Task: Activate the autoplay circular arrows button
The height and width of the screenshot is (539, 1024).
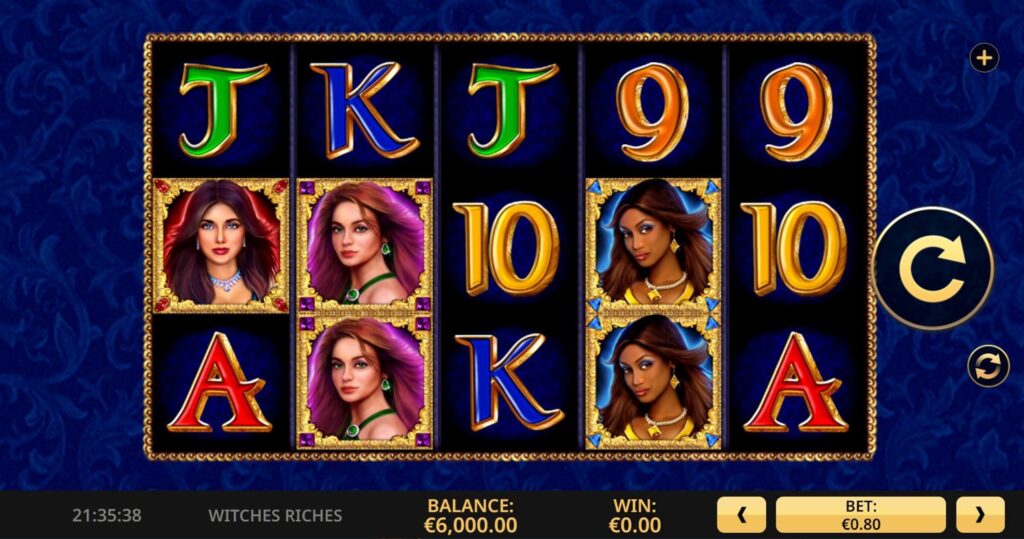Action: [988, 366]
